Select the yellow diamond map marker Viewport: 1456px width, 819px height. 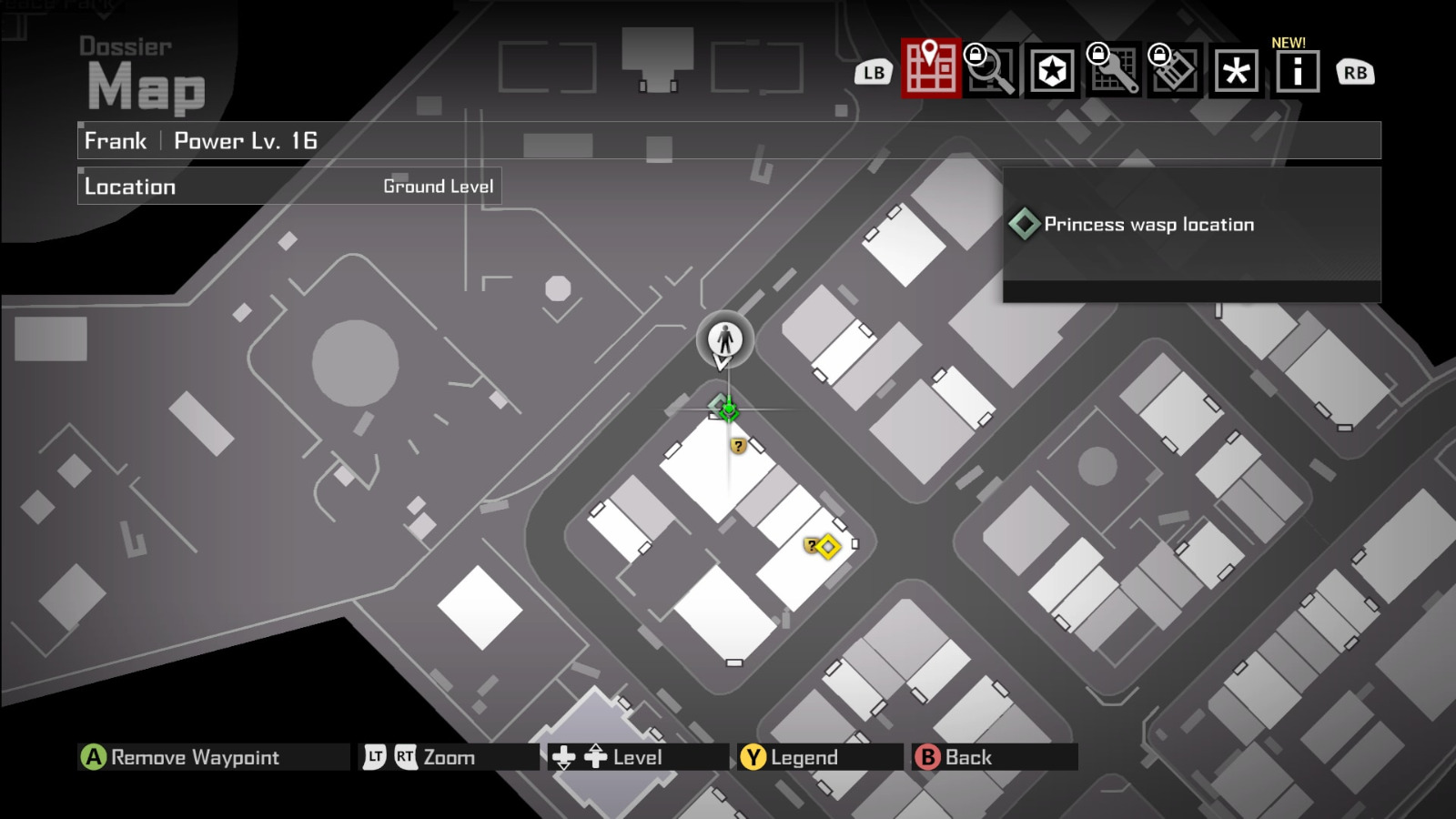pos(827,547)
